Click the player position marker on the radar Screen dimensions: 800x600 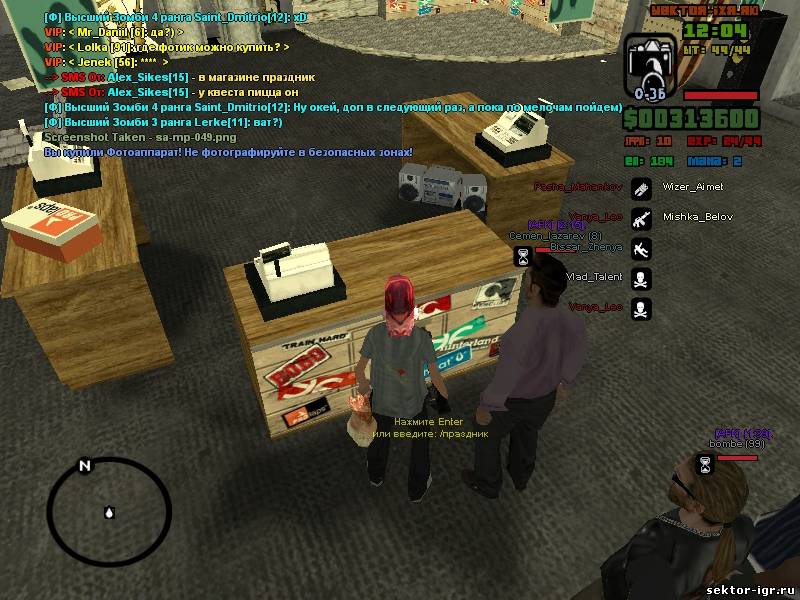point(108,512)
